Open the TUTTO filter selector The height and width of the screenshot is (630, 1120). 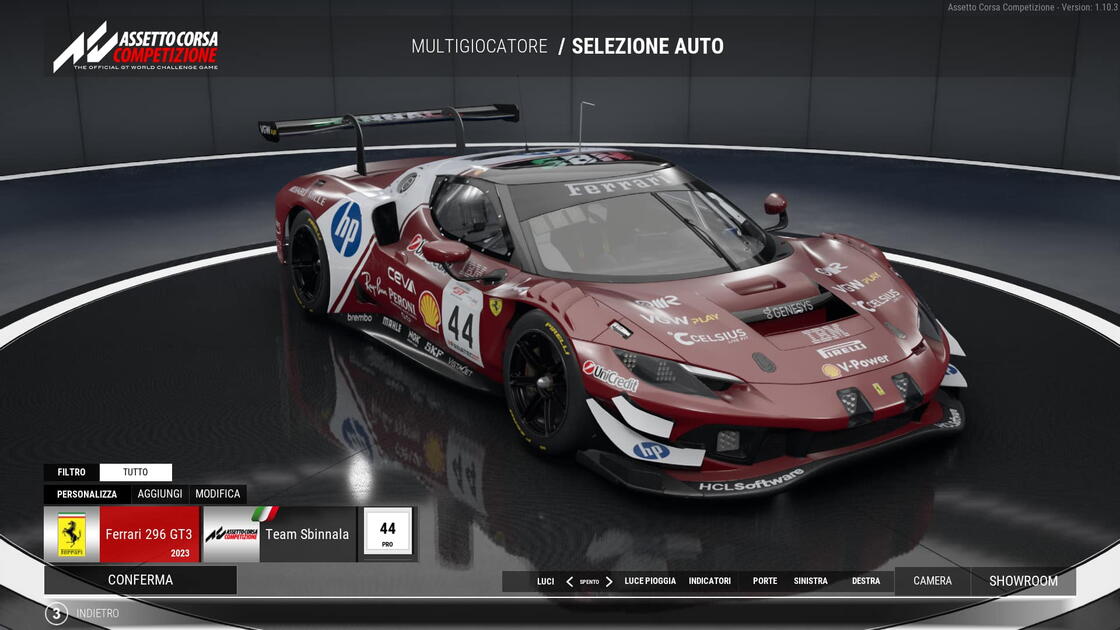[136, 472]
